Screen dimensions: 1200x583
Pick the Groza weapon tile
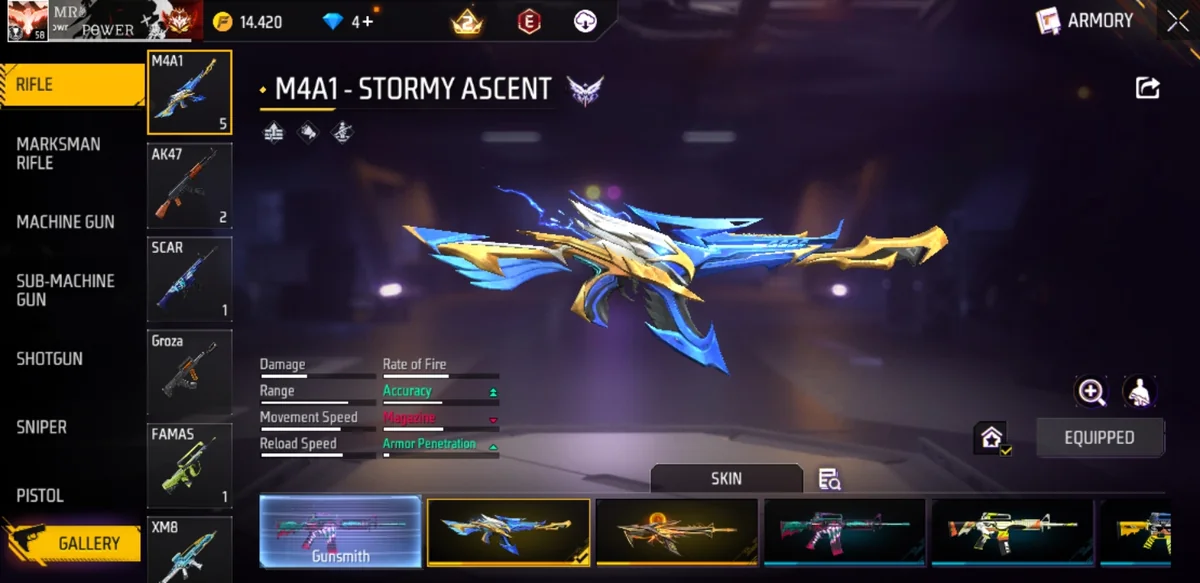(x=189, y=372)
